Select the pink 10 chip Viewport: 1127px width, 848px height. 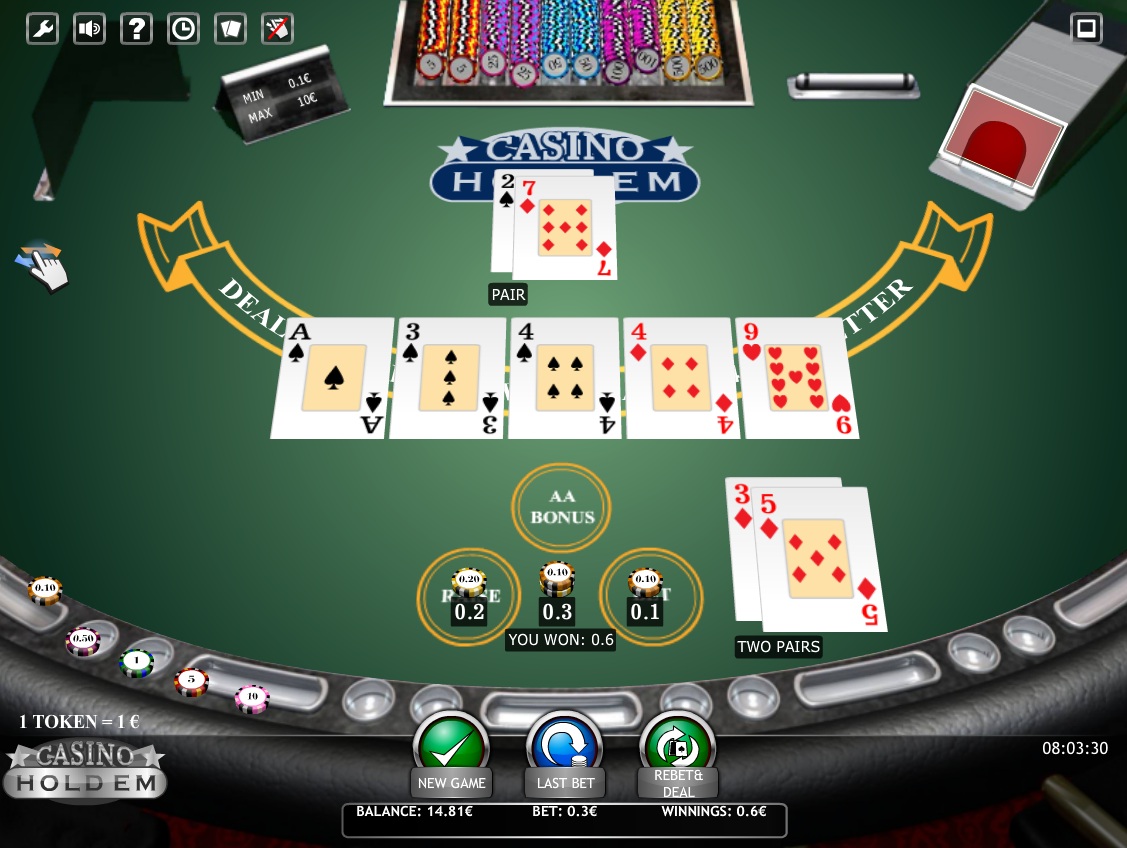(252, 698)
